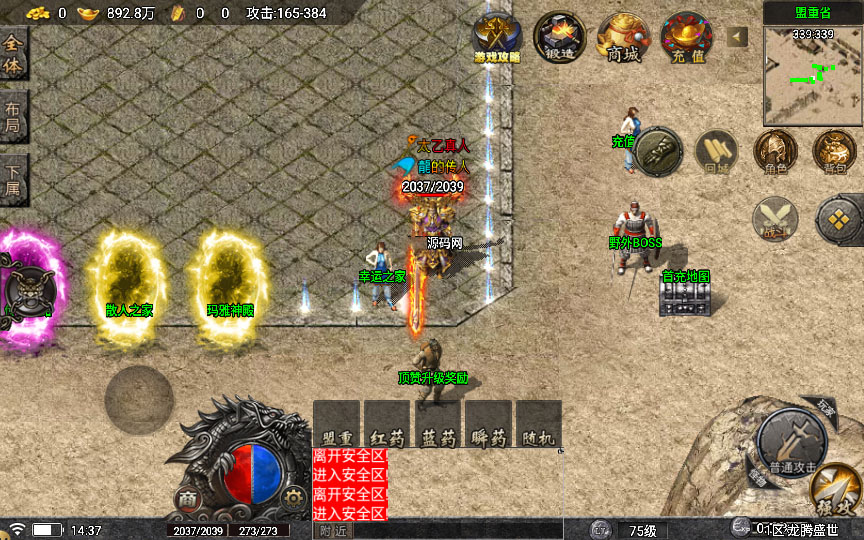The image size is (864, 540).
Task: Open the 游戏攻略 game guide
Action: click(x=496, y=38)
